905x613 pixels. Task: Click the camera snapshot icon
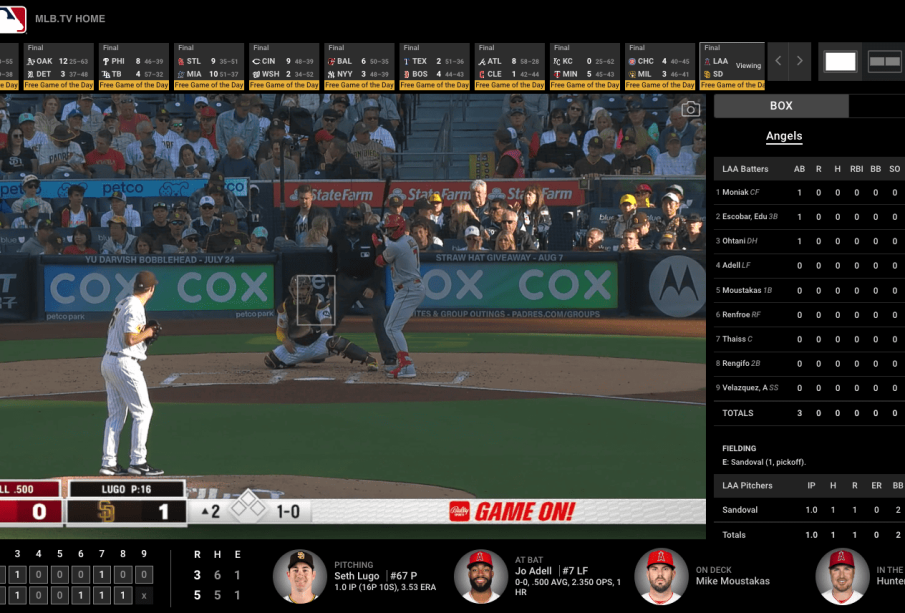pos(690,109)
